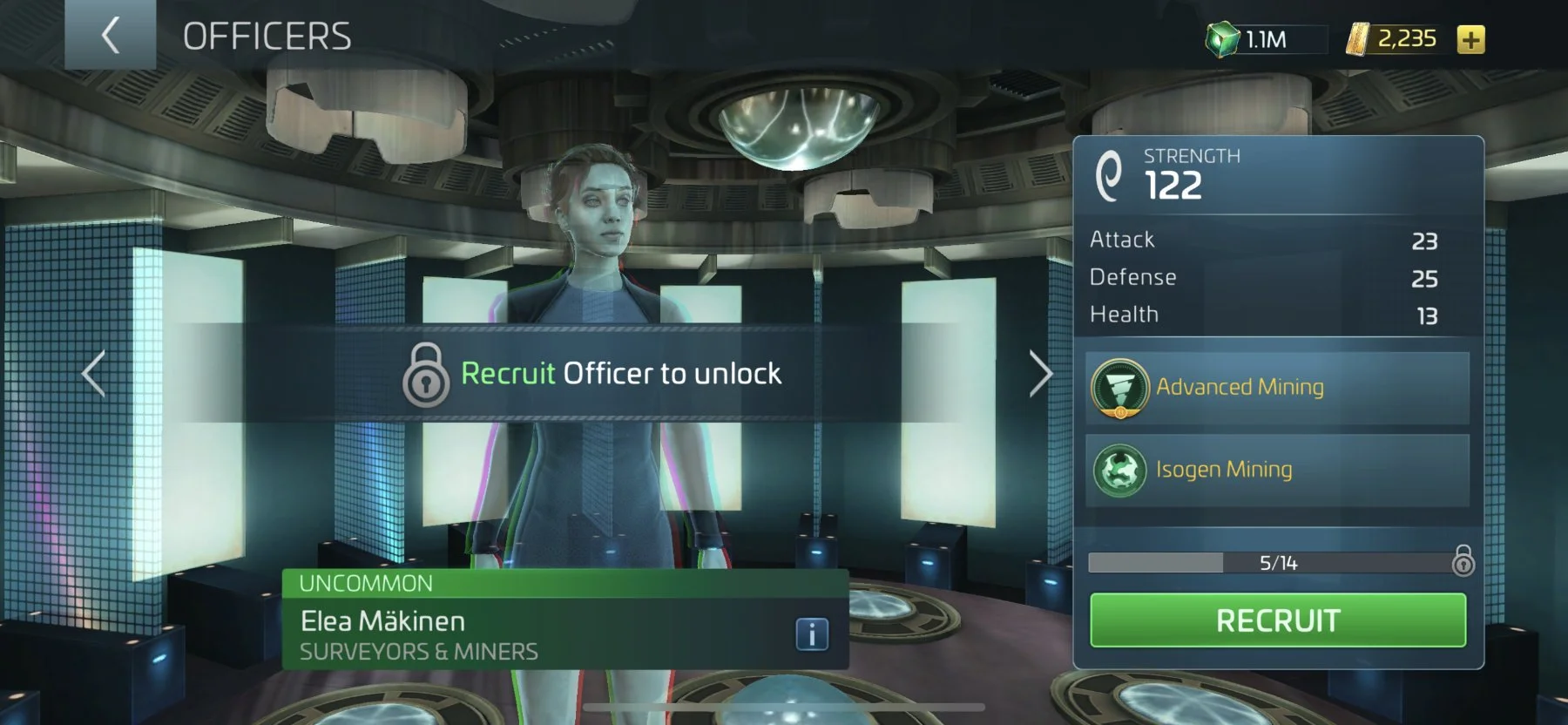The image size is (1568, 725).
Task: Open the officer info panel
Action: (x=811, y=634)
